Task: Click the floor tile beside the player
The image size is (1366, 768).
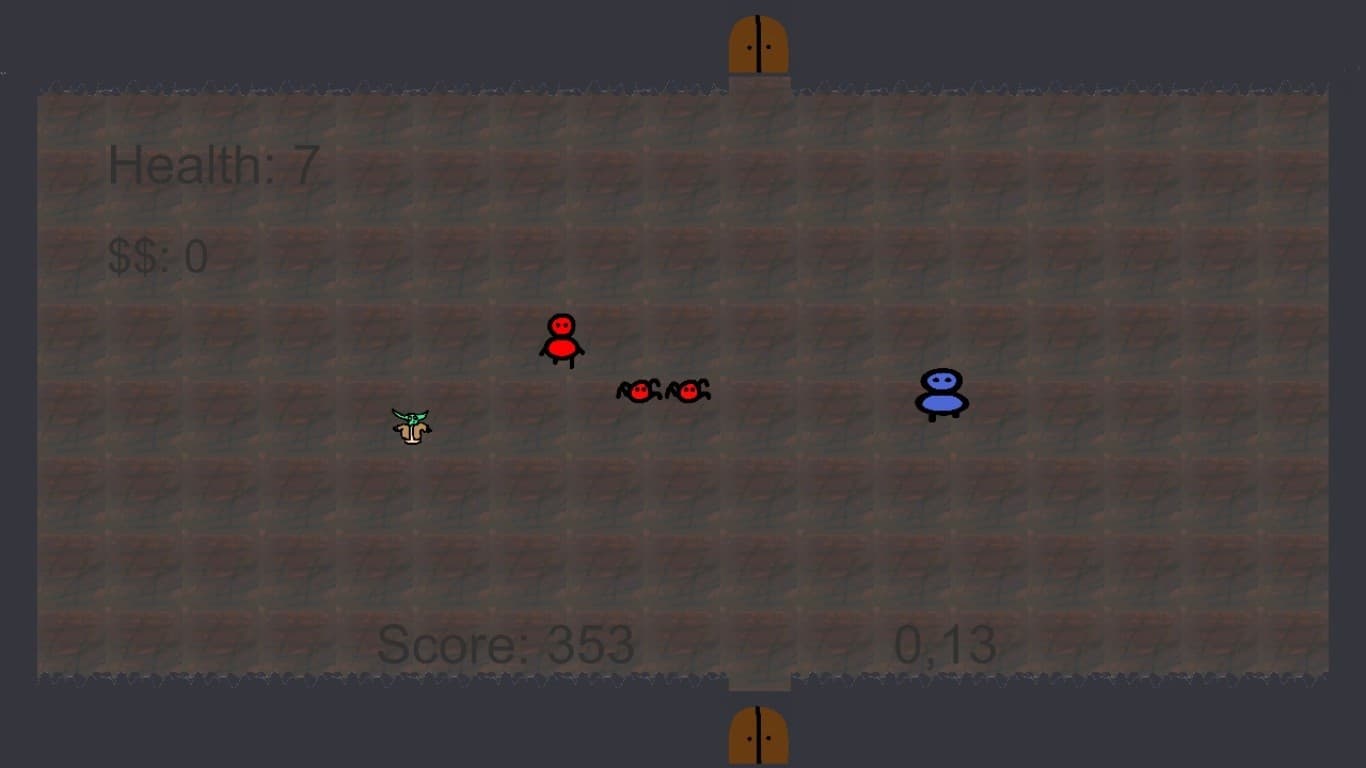Action: pos(470,425)
